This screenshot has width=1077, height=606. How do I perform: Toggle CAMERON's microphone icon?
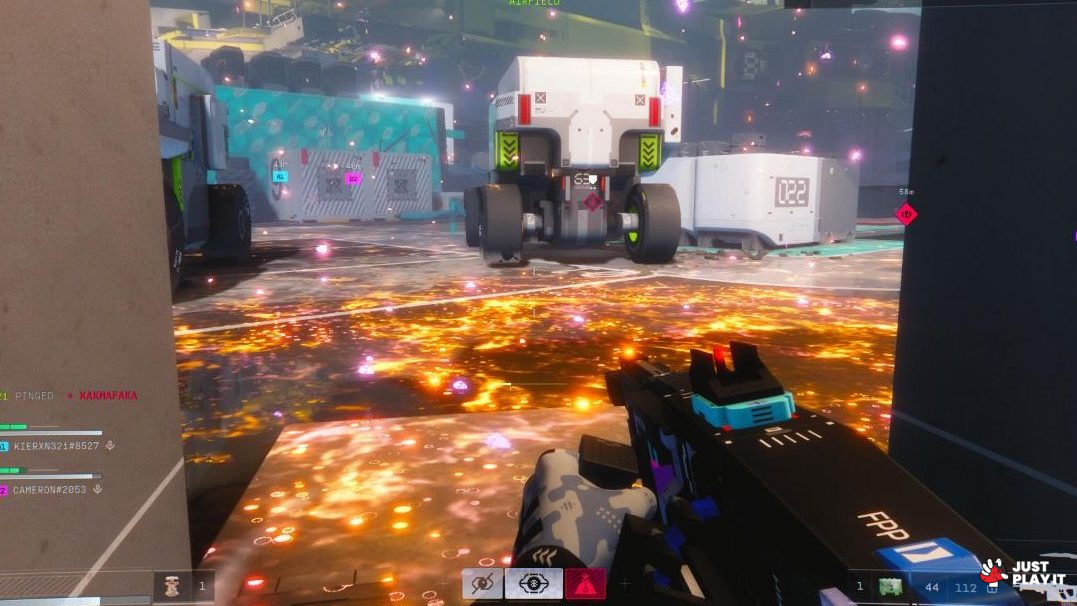point(96,489)
